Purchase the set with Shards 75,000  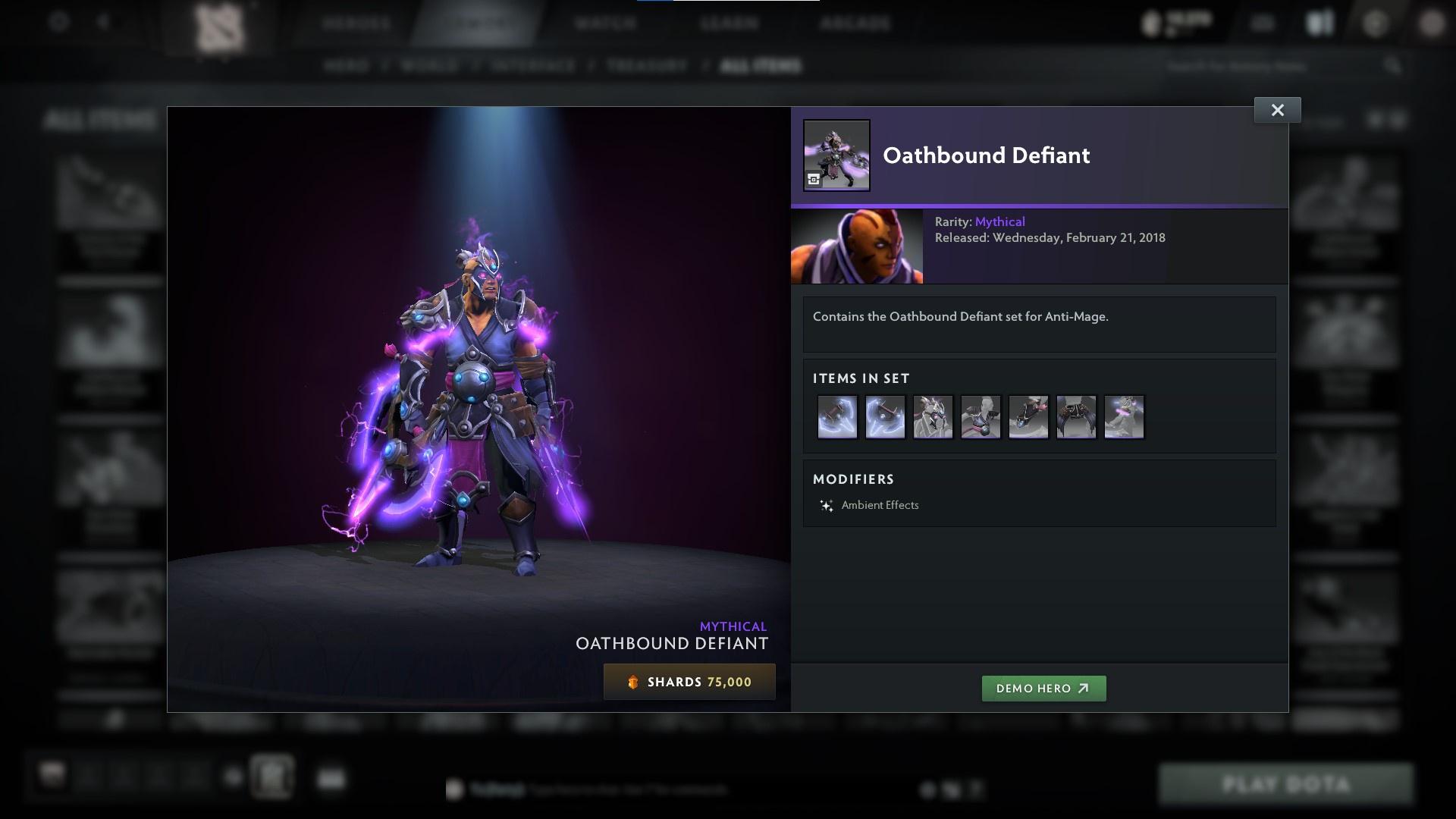click(689, 681)
